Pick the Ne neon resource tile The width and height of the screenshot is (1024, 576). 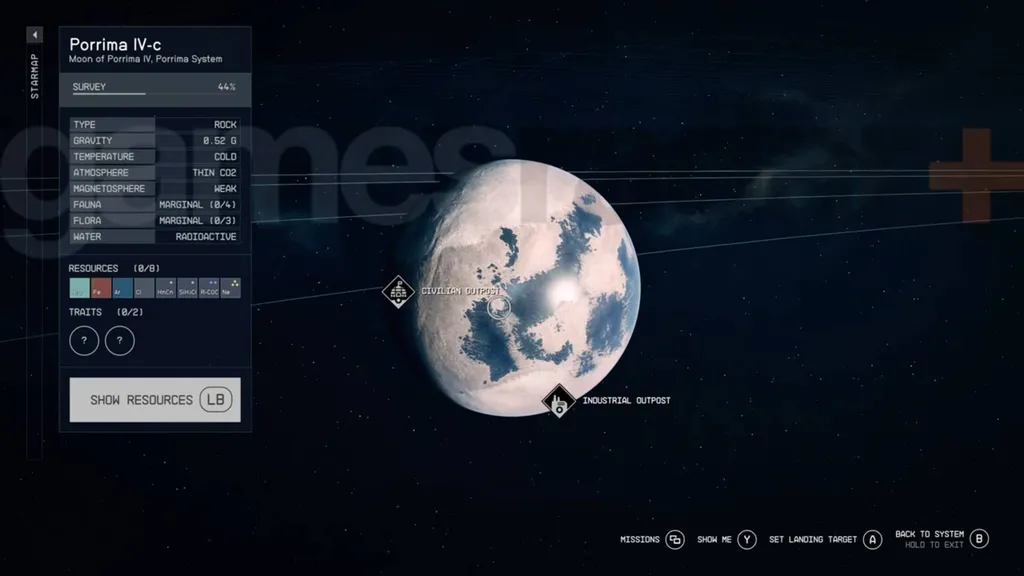click(x=231, y=289)
